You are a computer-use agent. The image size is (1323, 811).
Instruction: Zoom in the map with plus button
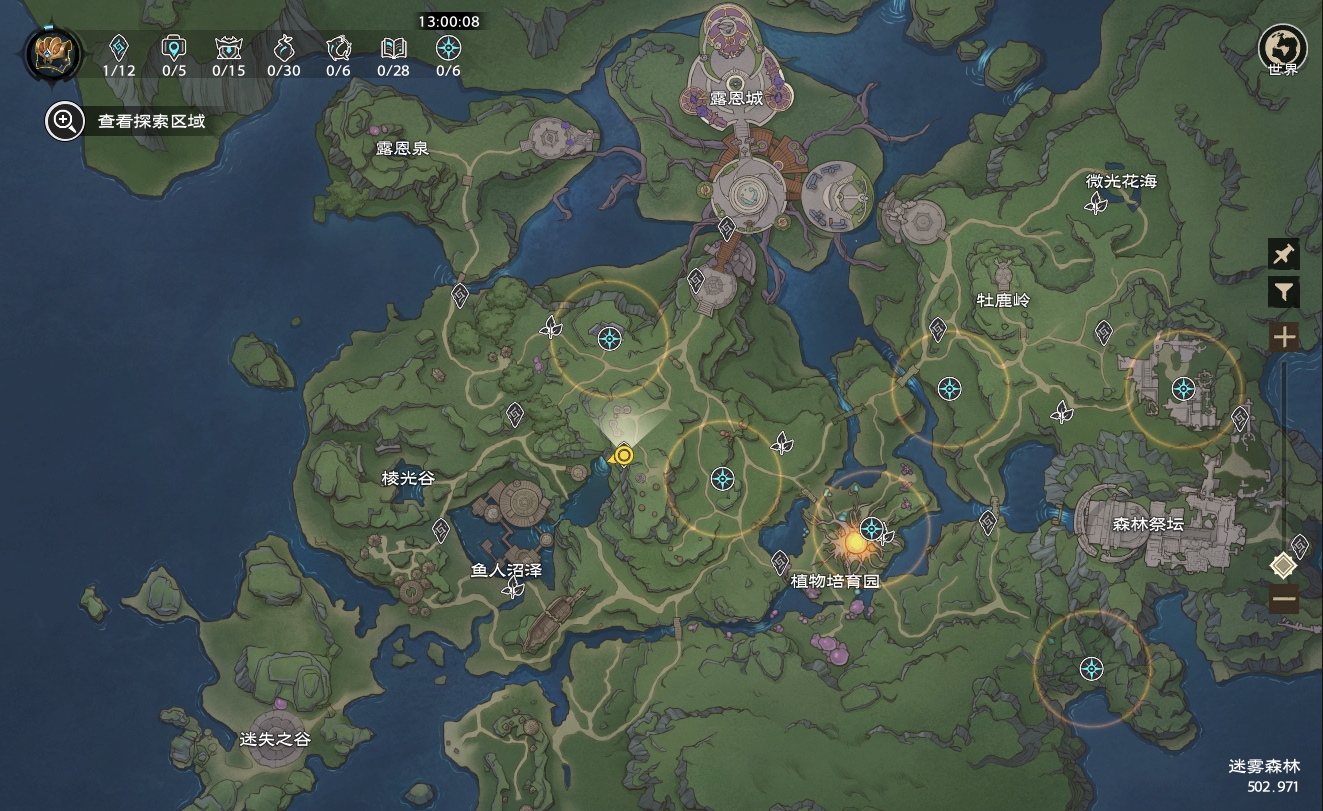point(1284,336)
